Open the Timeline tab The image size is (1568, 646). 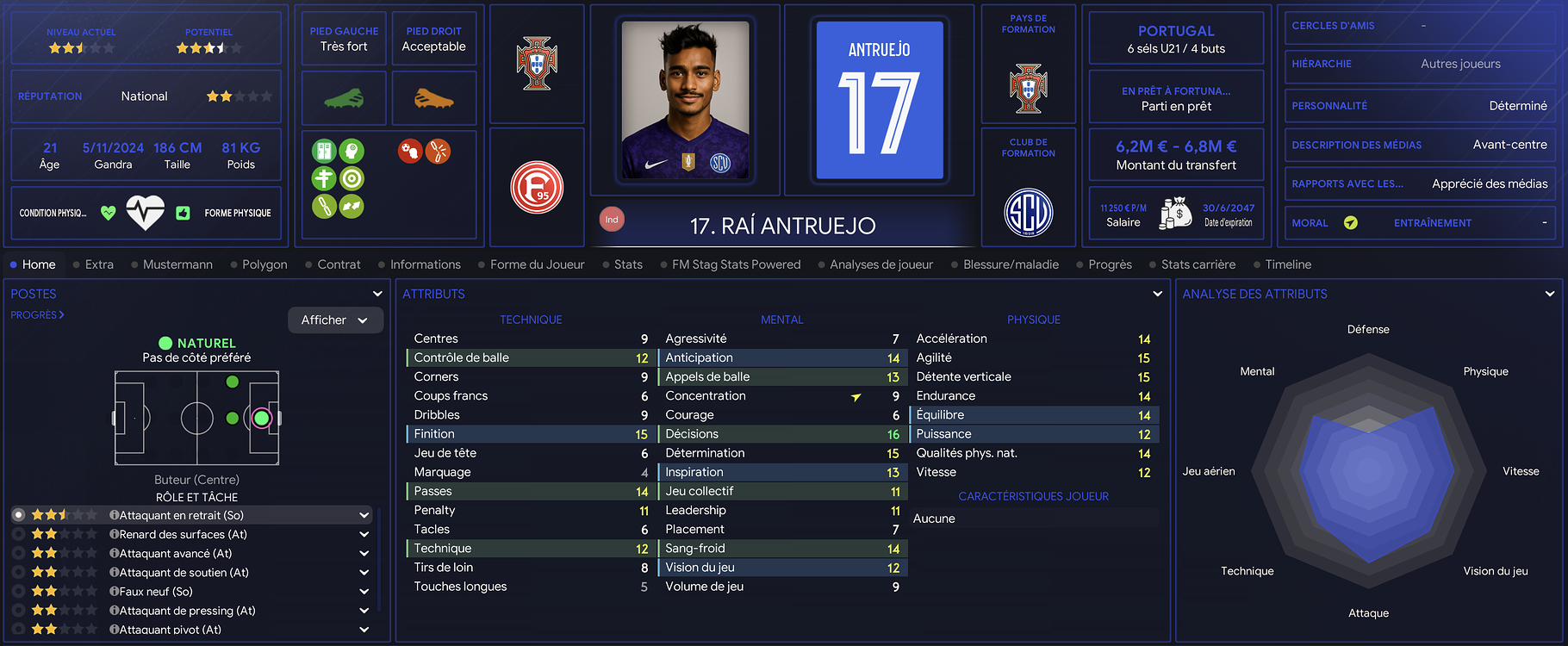1288,264
